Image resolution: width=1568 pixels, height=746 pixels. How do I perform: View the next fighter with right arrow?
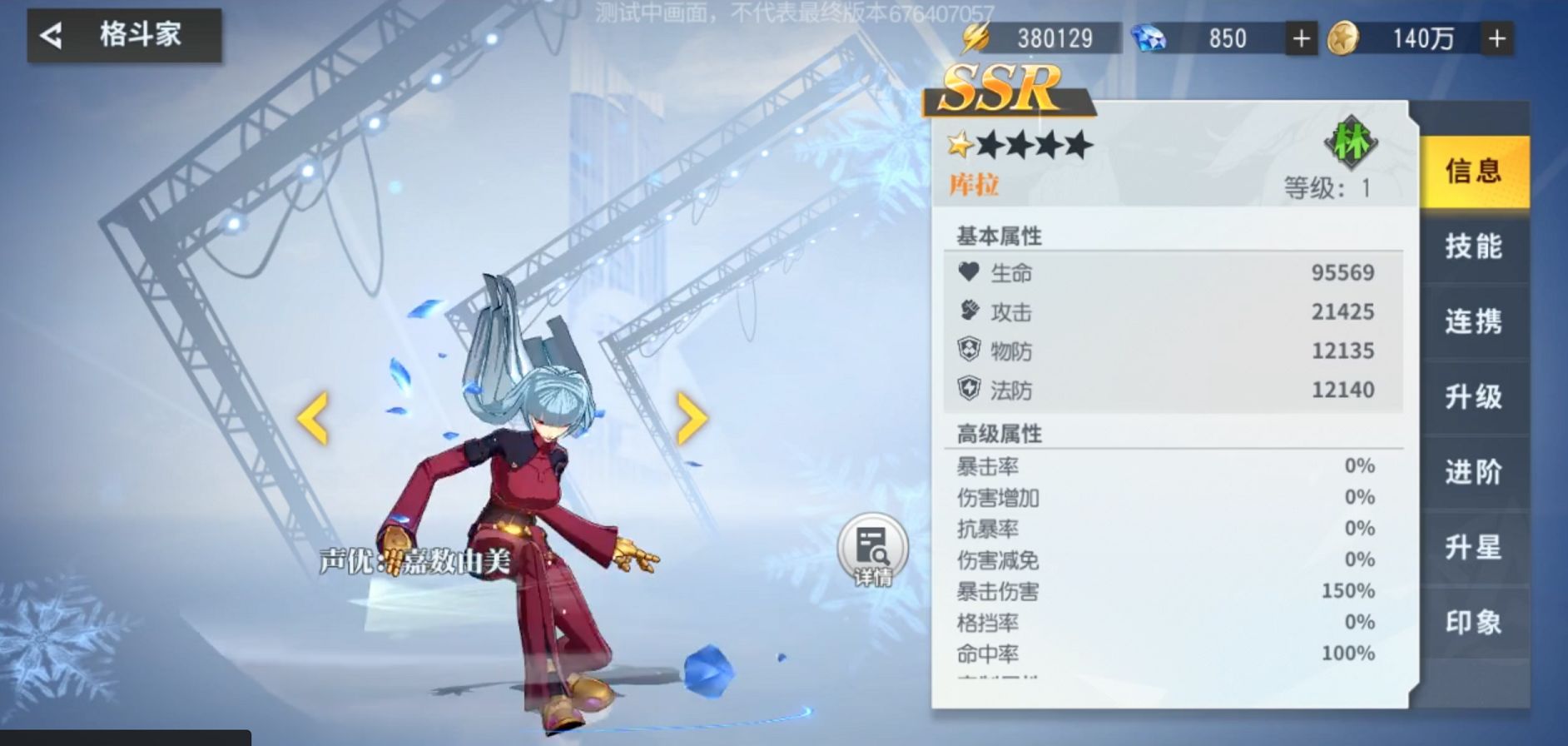[692, 418]
